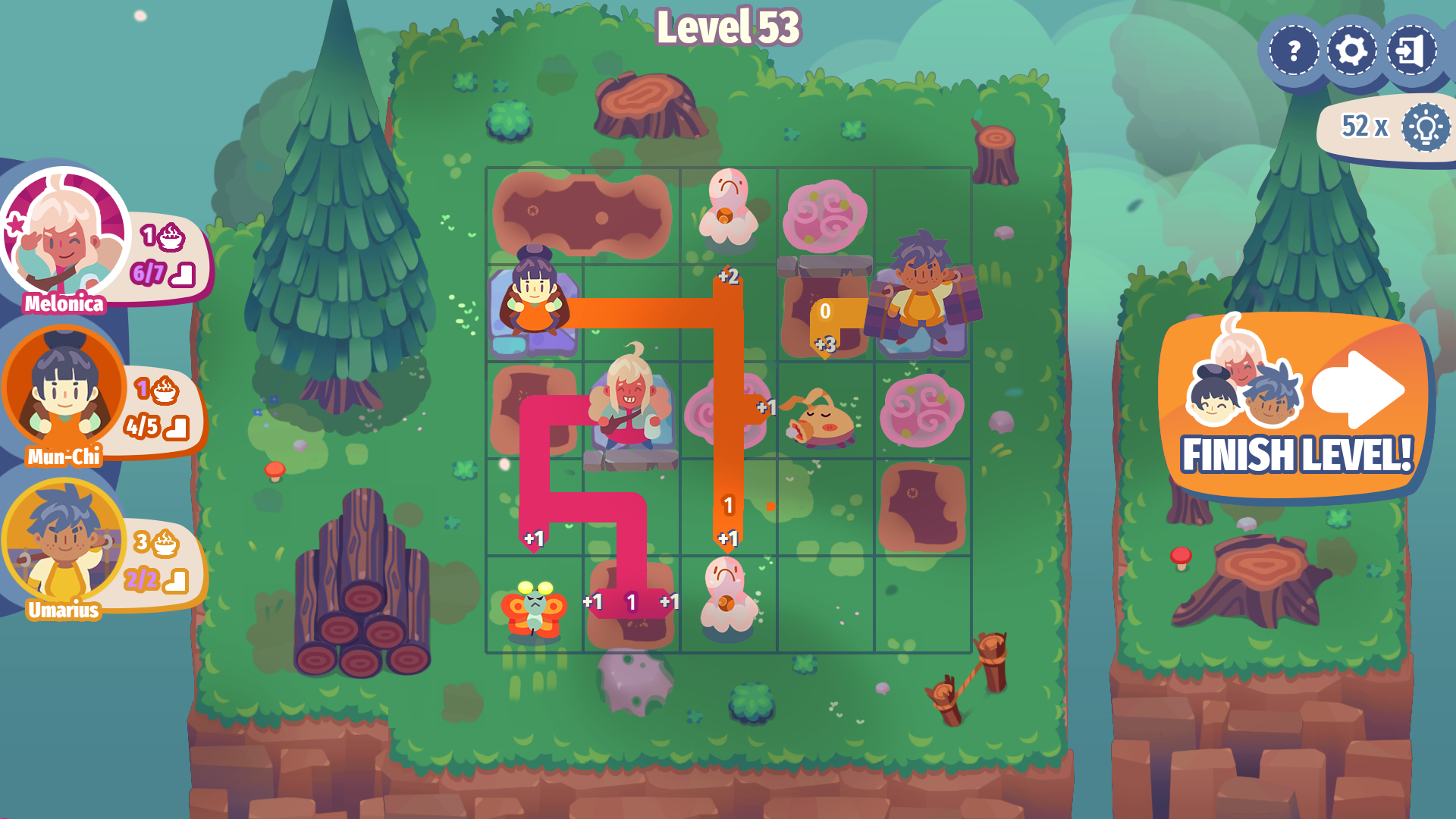The width and height of the screenshot is (1456, 819).
Task: Click the sleeping pig on the board
Action: [821, 421]
